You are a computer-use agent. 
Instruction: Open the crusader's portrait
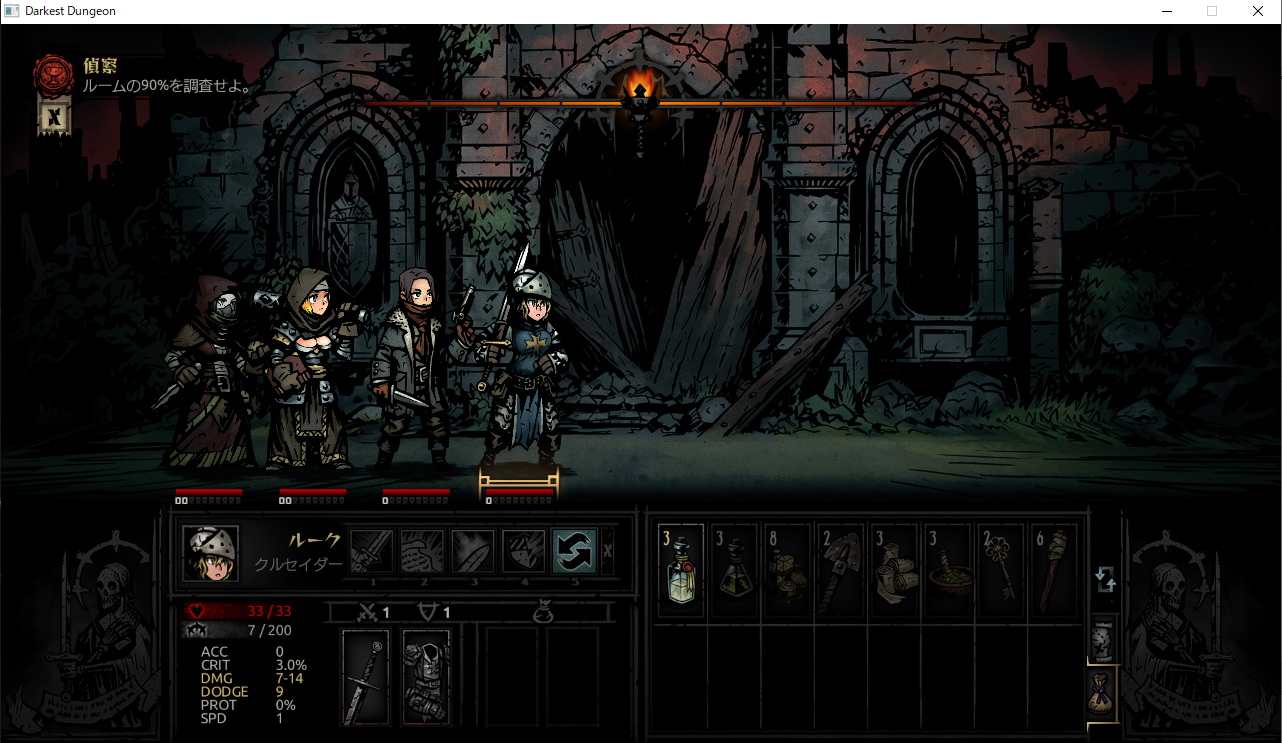click(x=211, y=553)
